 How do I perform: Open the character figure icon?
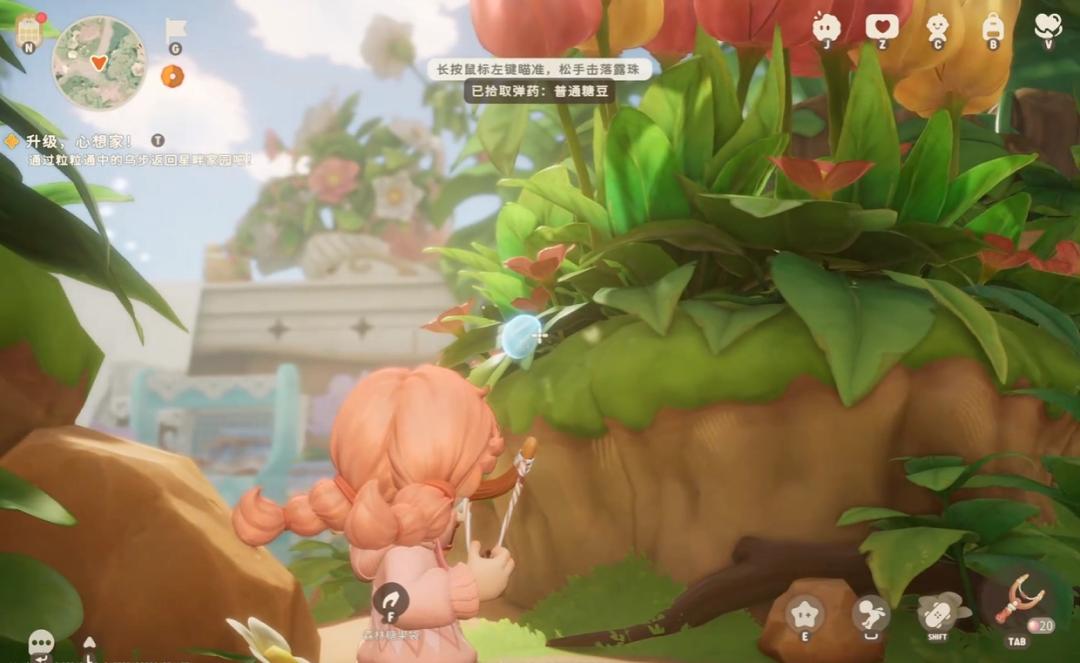(x=937, y=26)
